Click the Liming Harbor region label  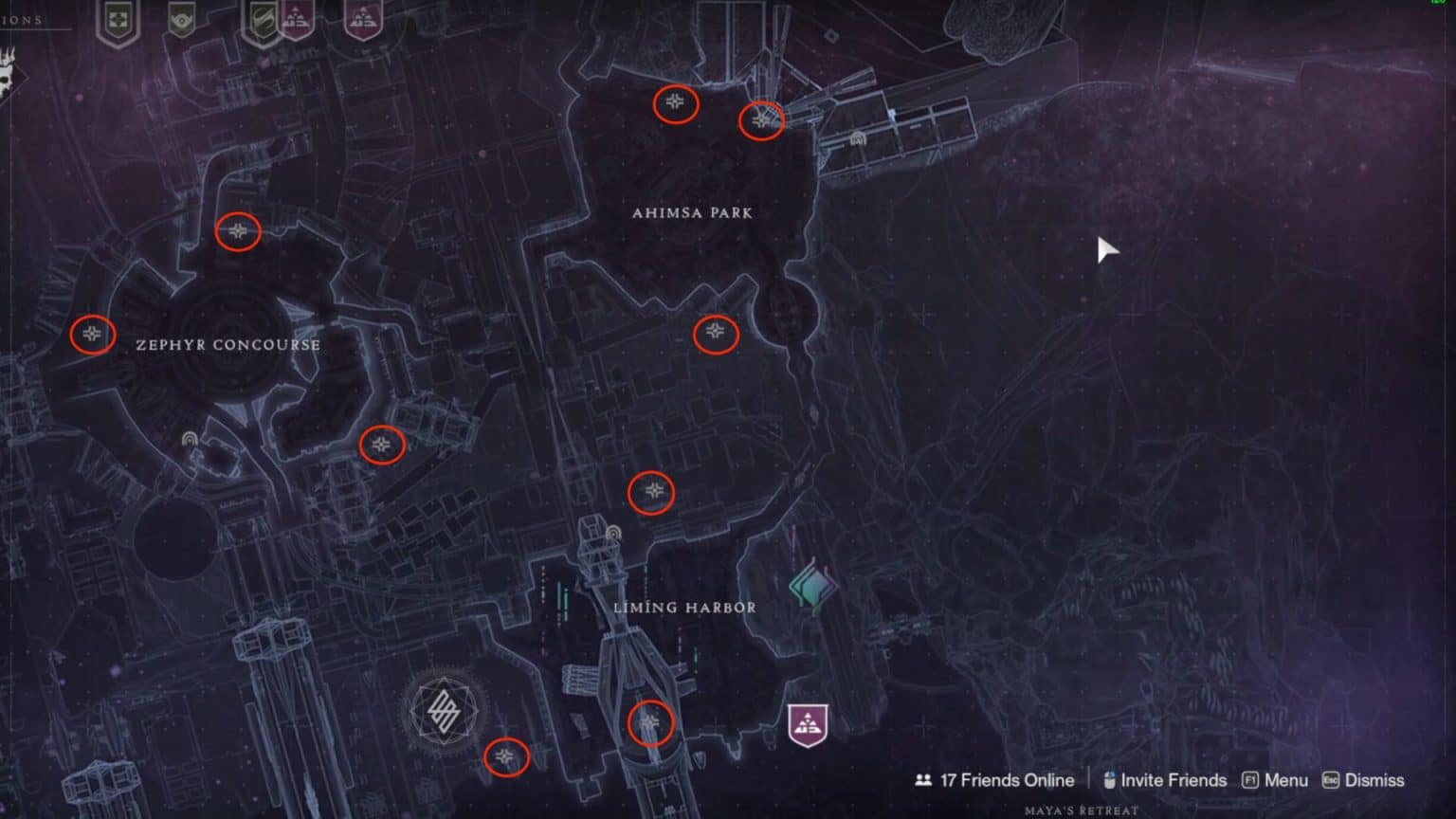click(x=684, y=607)
